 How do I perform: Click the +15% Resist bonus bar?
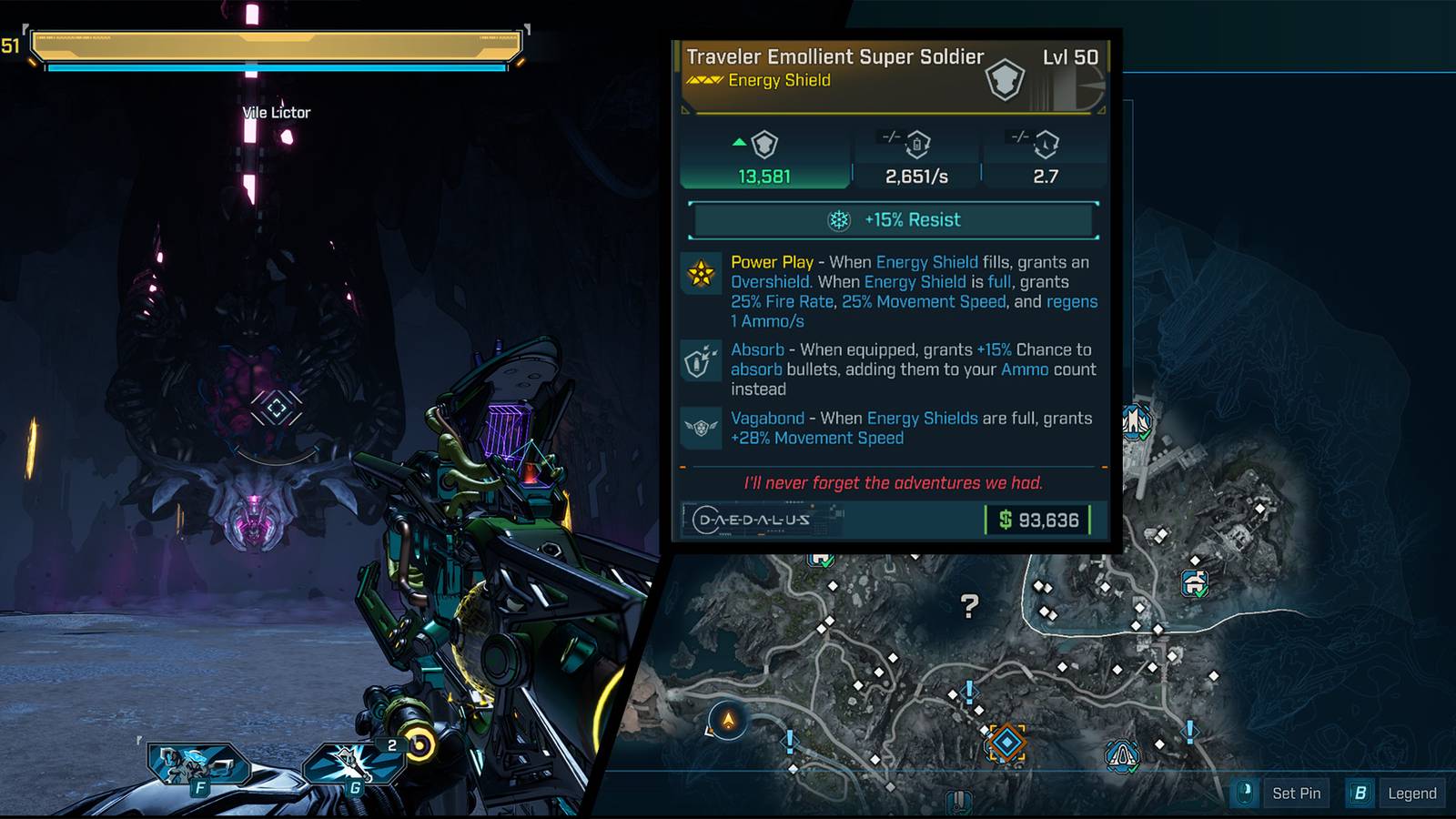tap(893, 220)
